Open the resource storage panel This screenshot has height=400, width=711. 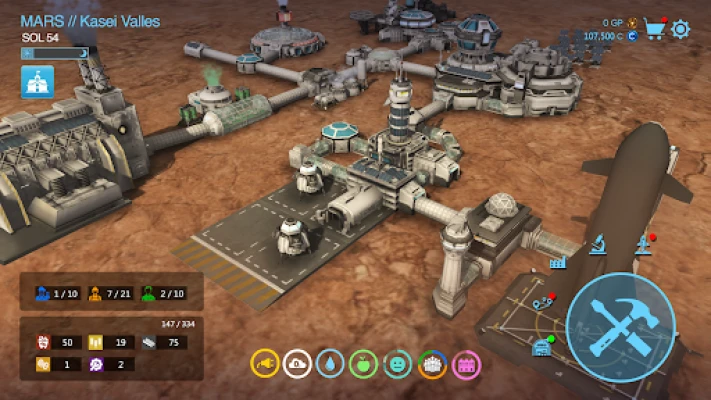pyautogui.click(x=111, y=348)
